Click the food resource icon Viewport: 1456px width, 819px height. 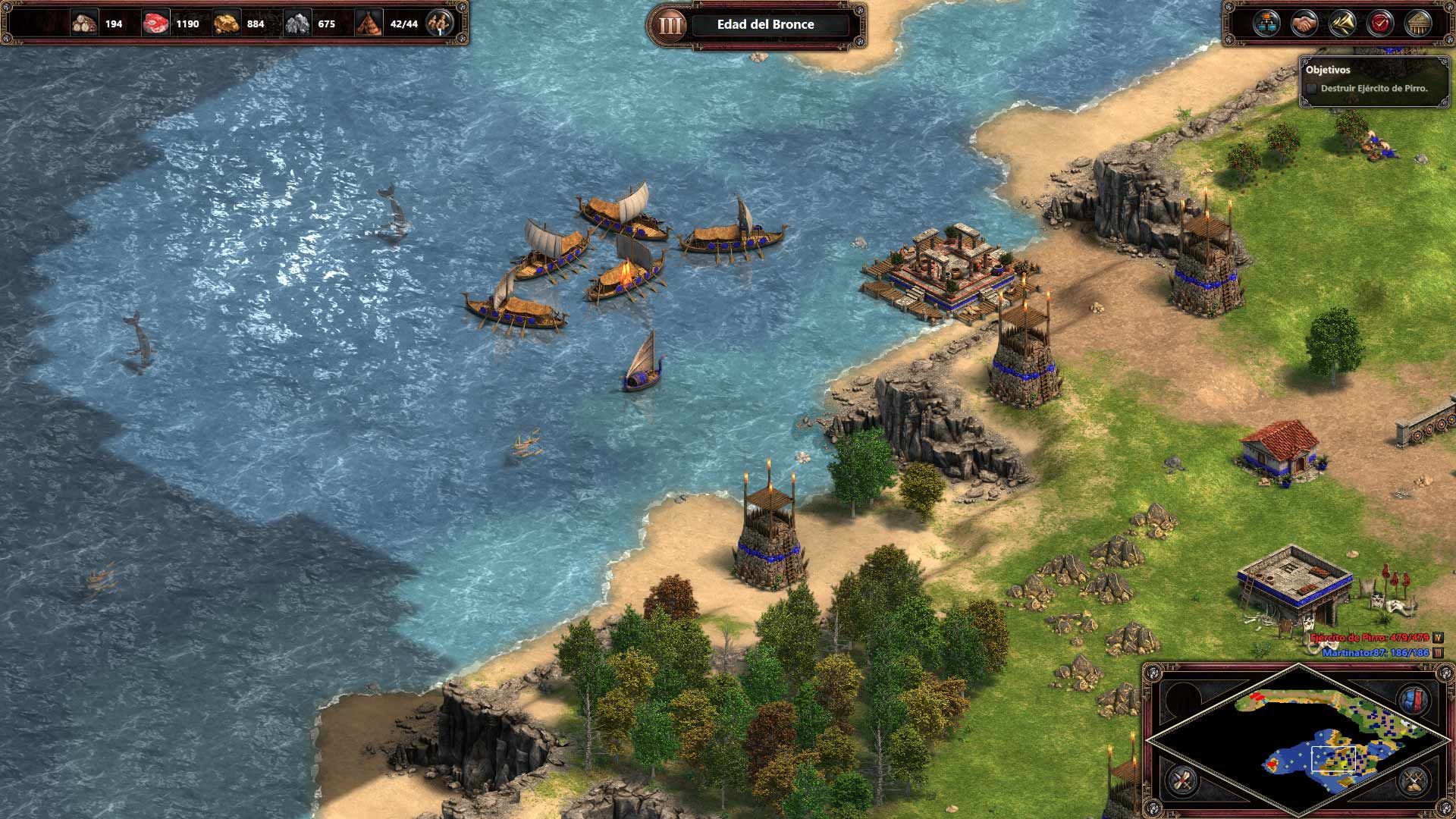click(x=154, y=23)
